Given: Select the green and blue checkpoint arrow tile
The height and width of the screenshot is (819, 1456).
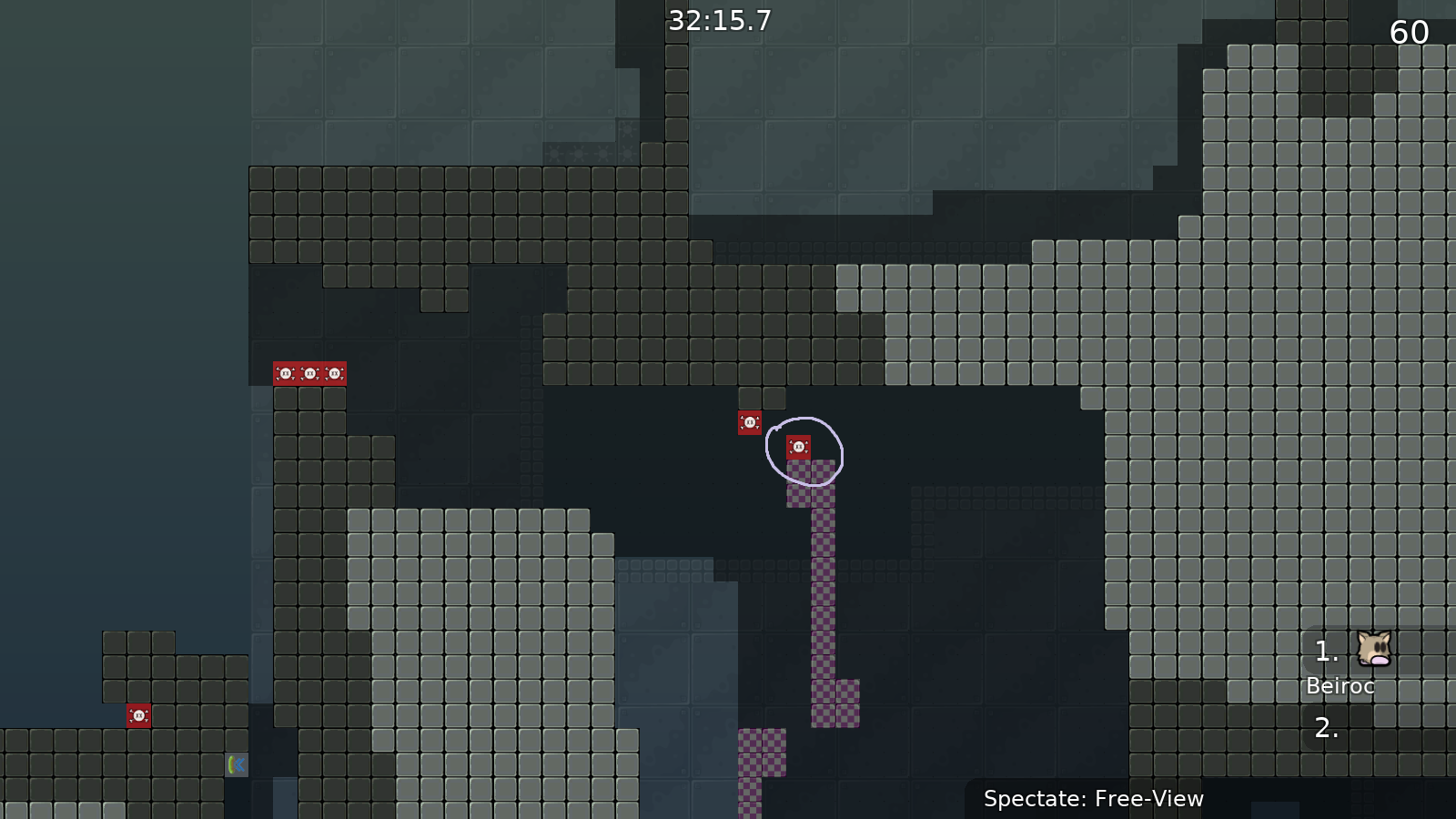Looking at the screenshot, I should [235, 765].
